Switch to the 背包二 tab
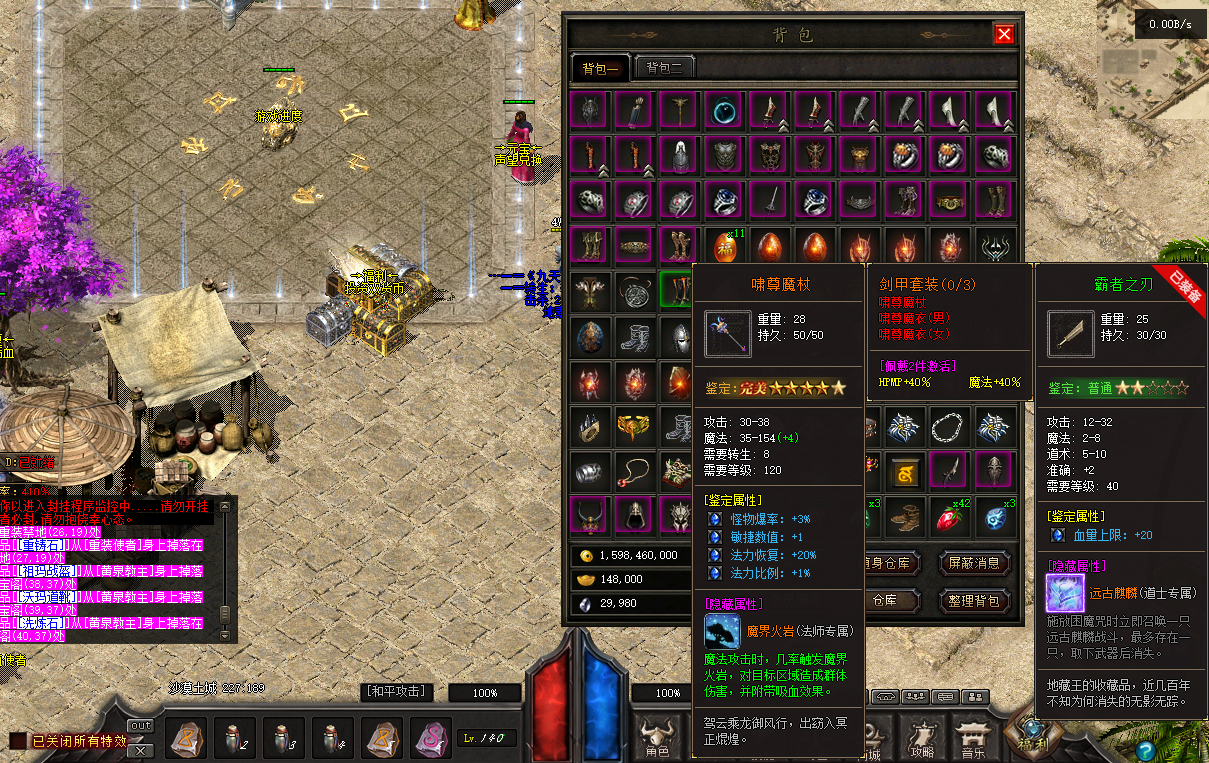Image resolution: width=1209 pixels, height=763 pixels. coord(664,68)
